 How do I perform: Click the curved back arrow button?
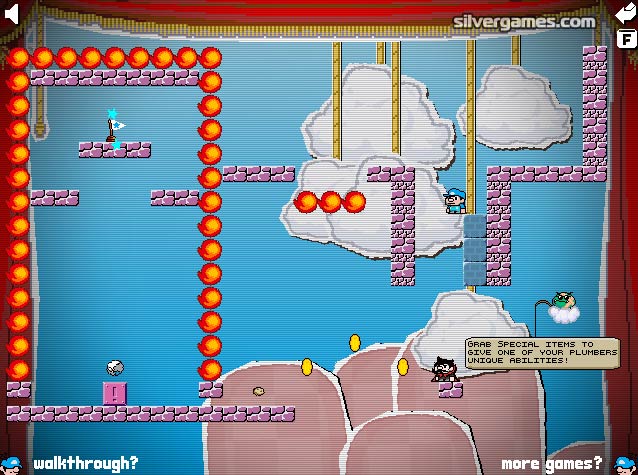pyautogui.click(x=625, y=15)
